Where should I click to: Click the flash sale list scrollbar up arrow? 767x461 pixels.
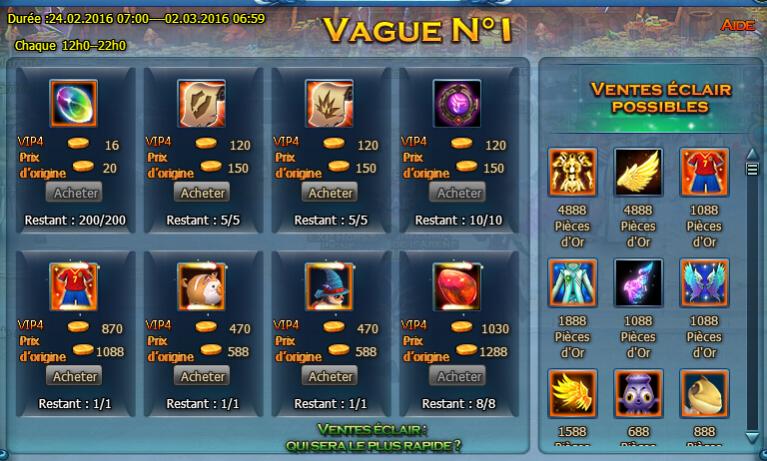752,153
